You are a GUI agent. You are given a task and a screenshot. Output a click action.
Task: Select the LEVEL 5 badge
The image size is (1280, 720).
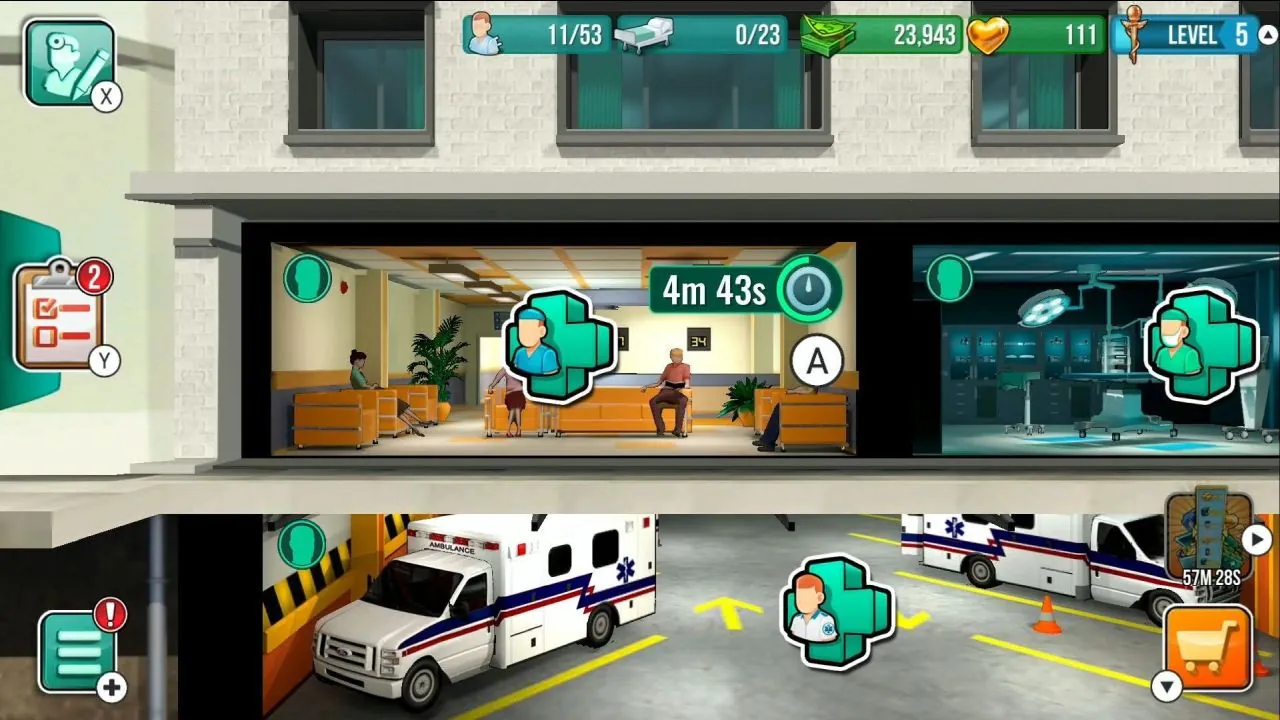[x=1190, y=34]
